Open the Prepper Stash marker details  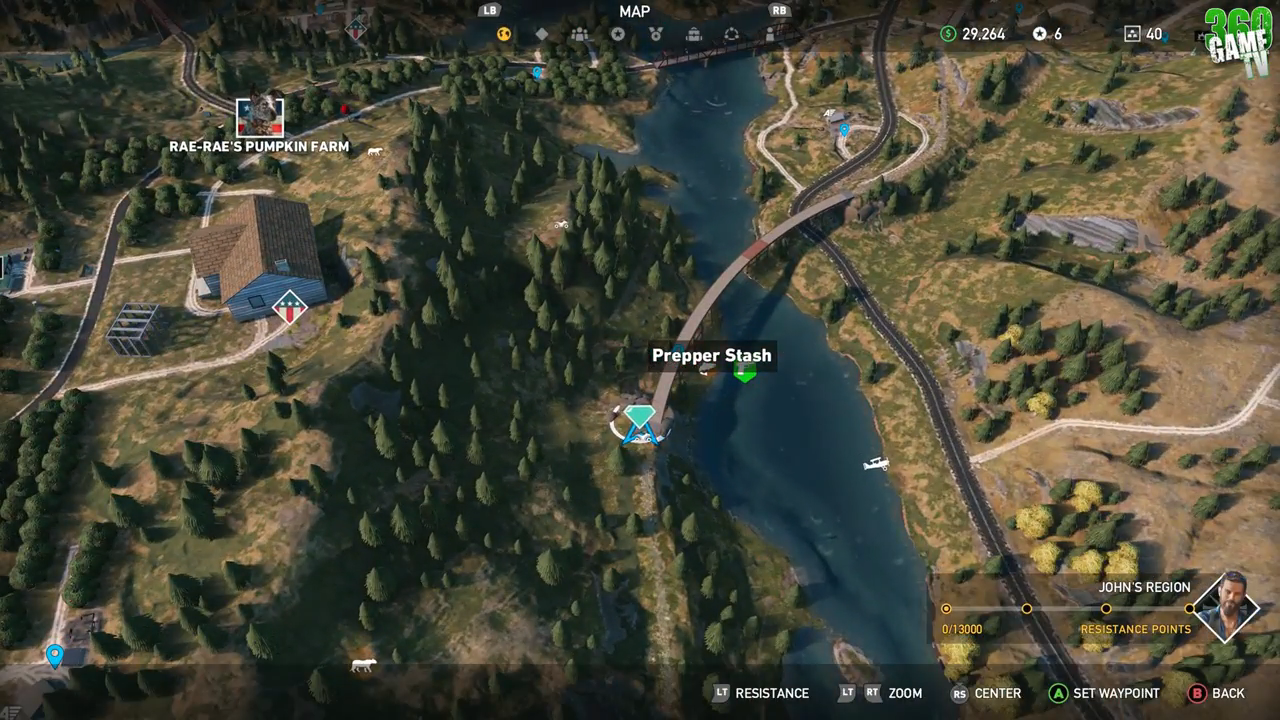(744, 371)
